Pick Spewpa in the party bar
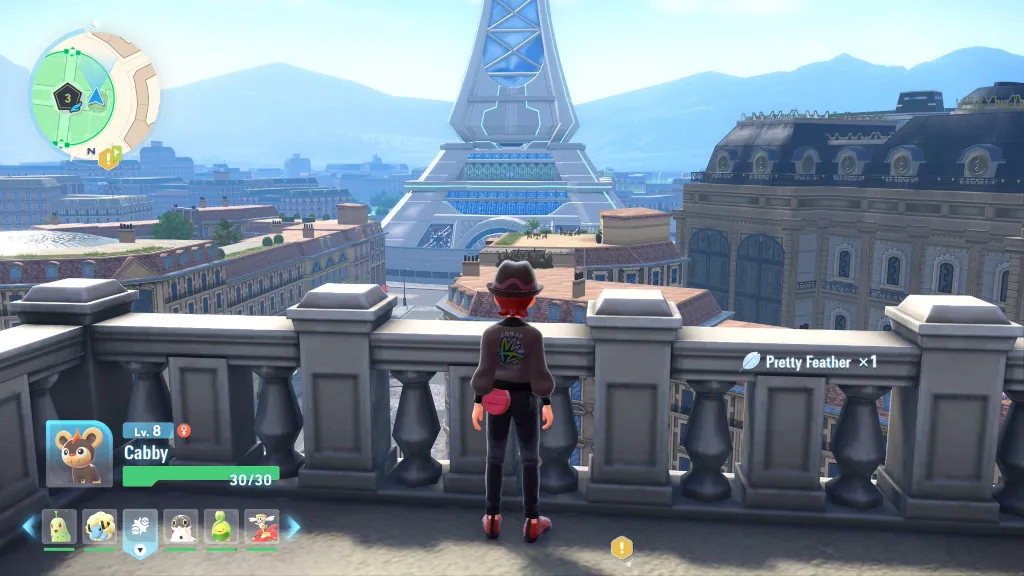This screenshot has width=1024, height=576. click(181, 526)
